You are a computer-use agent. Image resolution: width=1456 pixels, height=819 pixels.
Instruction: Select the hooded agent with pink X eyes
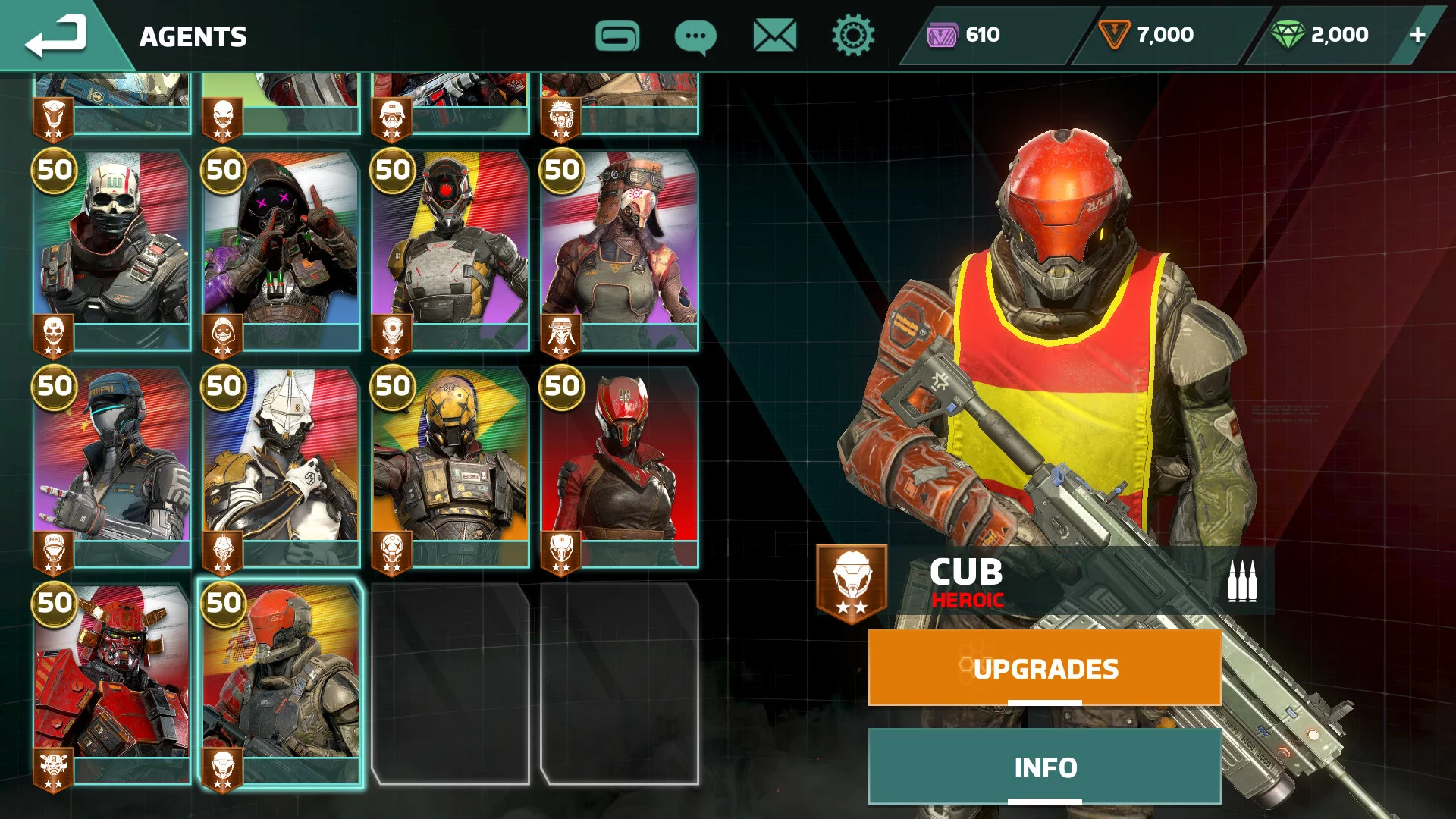(x=281, y=250)
